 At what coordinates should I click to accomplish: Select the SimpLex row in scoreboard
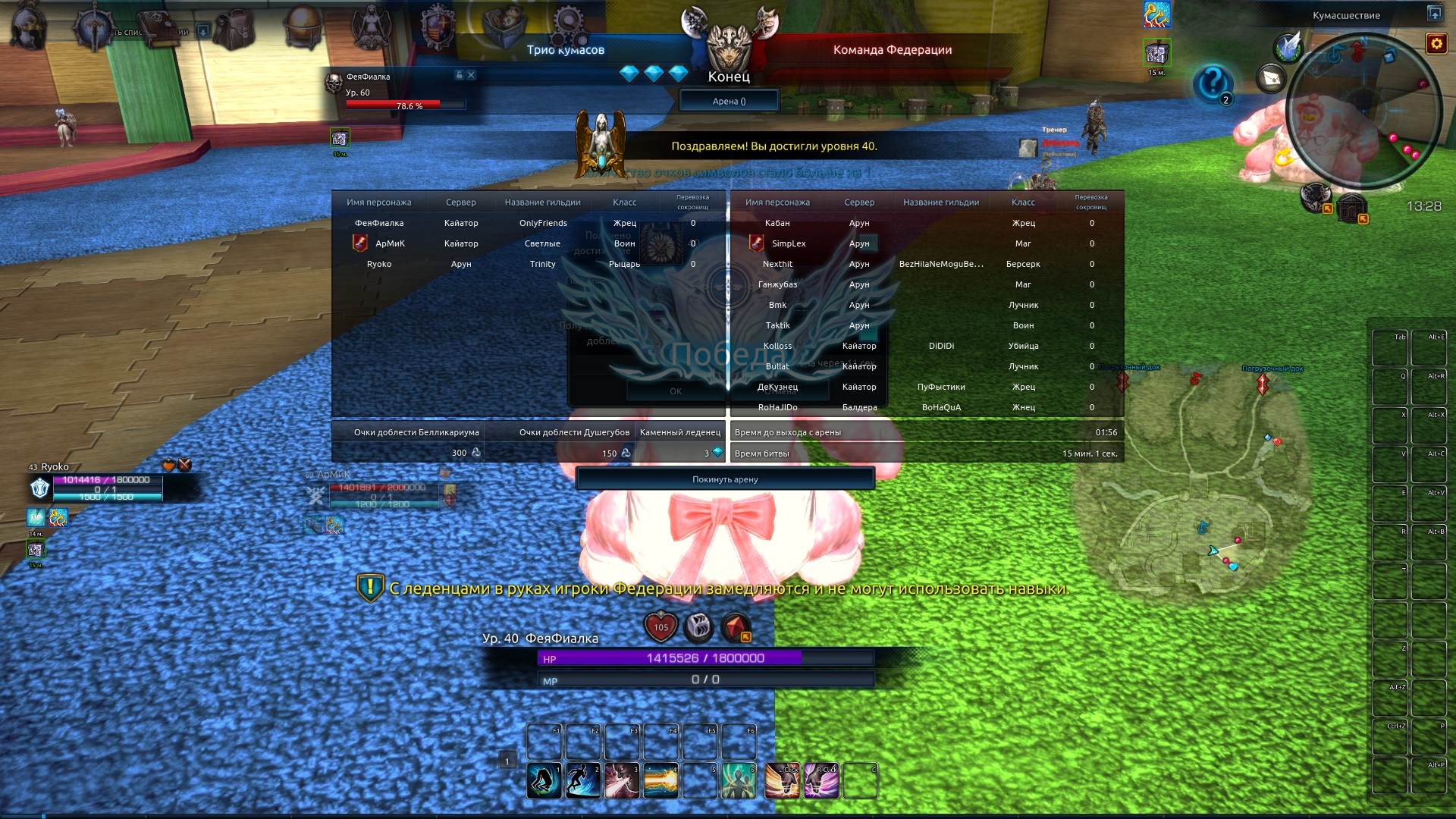(x=789, y=243)
